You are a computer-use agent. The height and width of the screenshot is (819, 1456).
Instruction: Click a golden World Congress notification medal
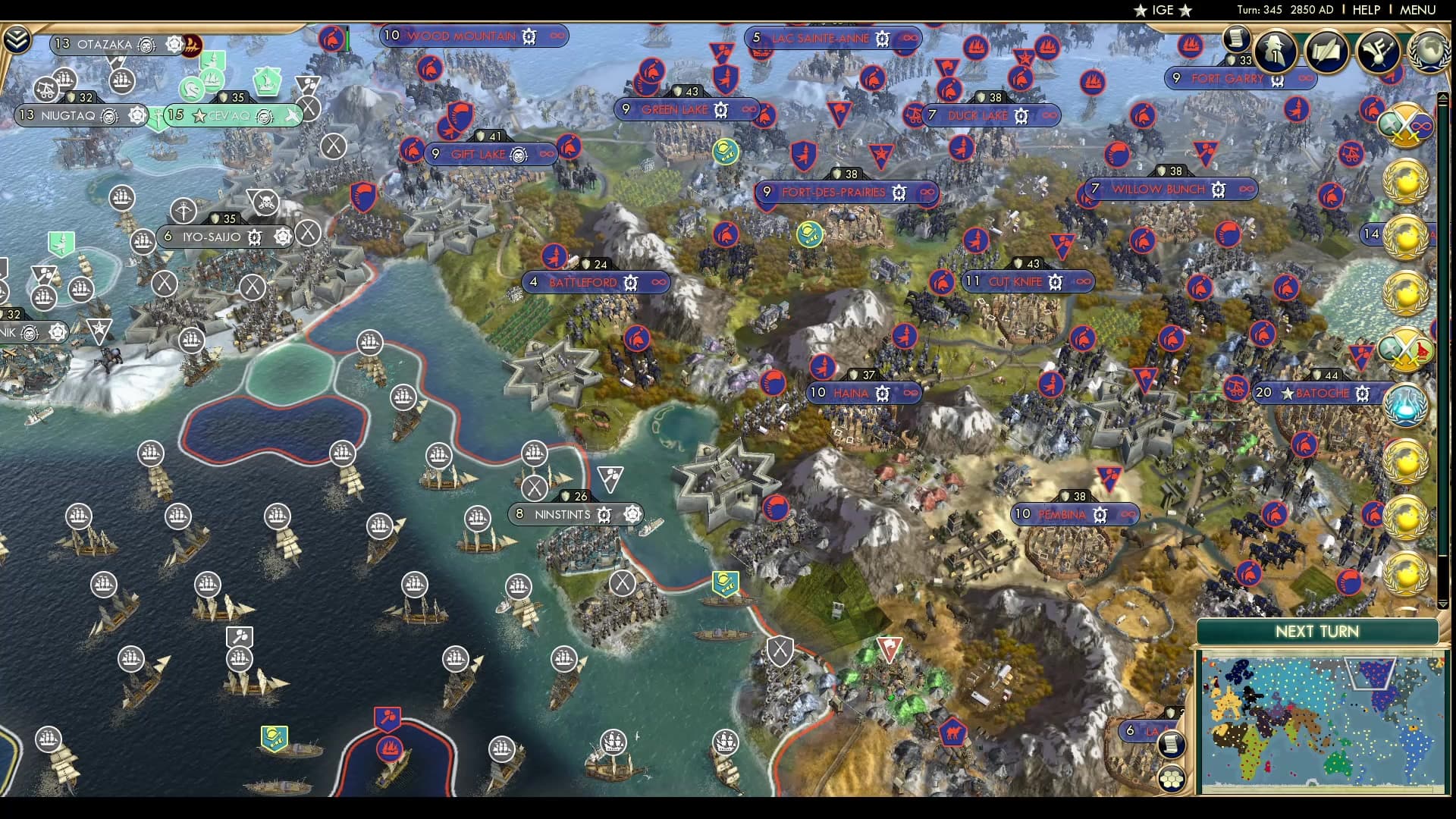click(1409, 180)
